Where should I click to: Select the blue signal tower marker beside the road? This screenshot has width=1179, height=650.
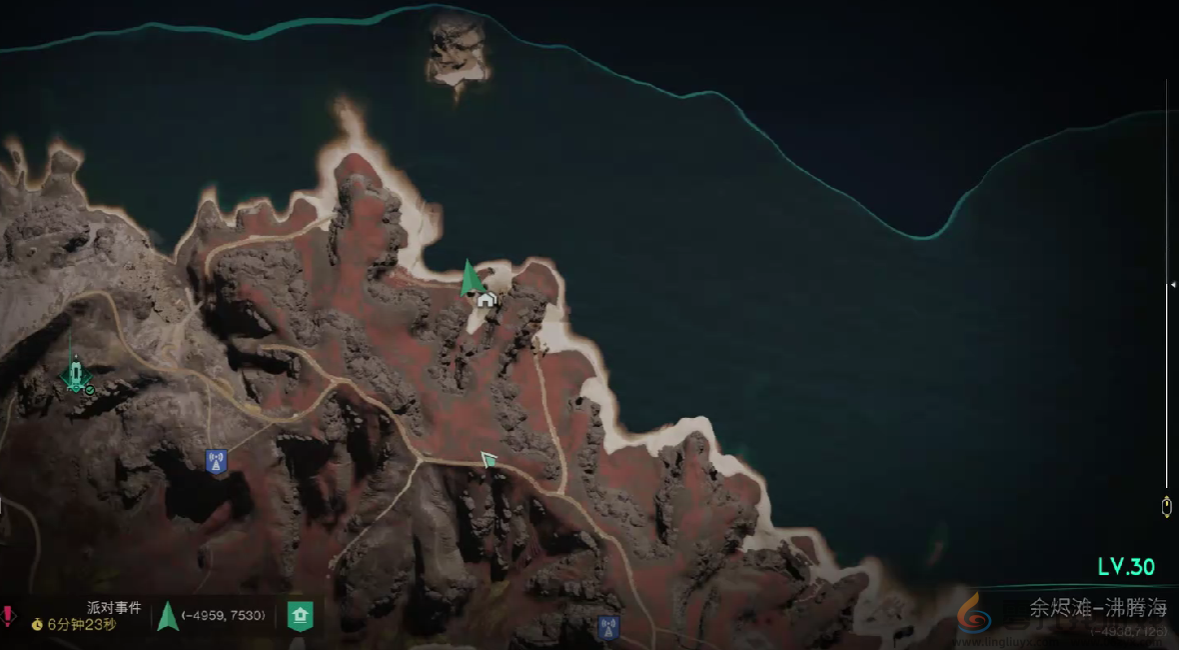pos(215,461)
